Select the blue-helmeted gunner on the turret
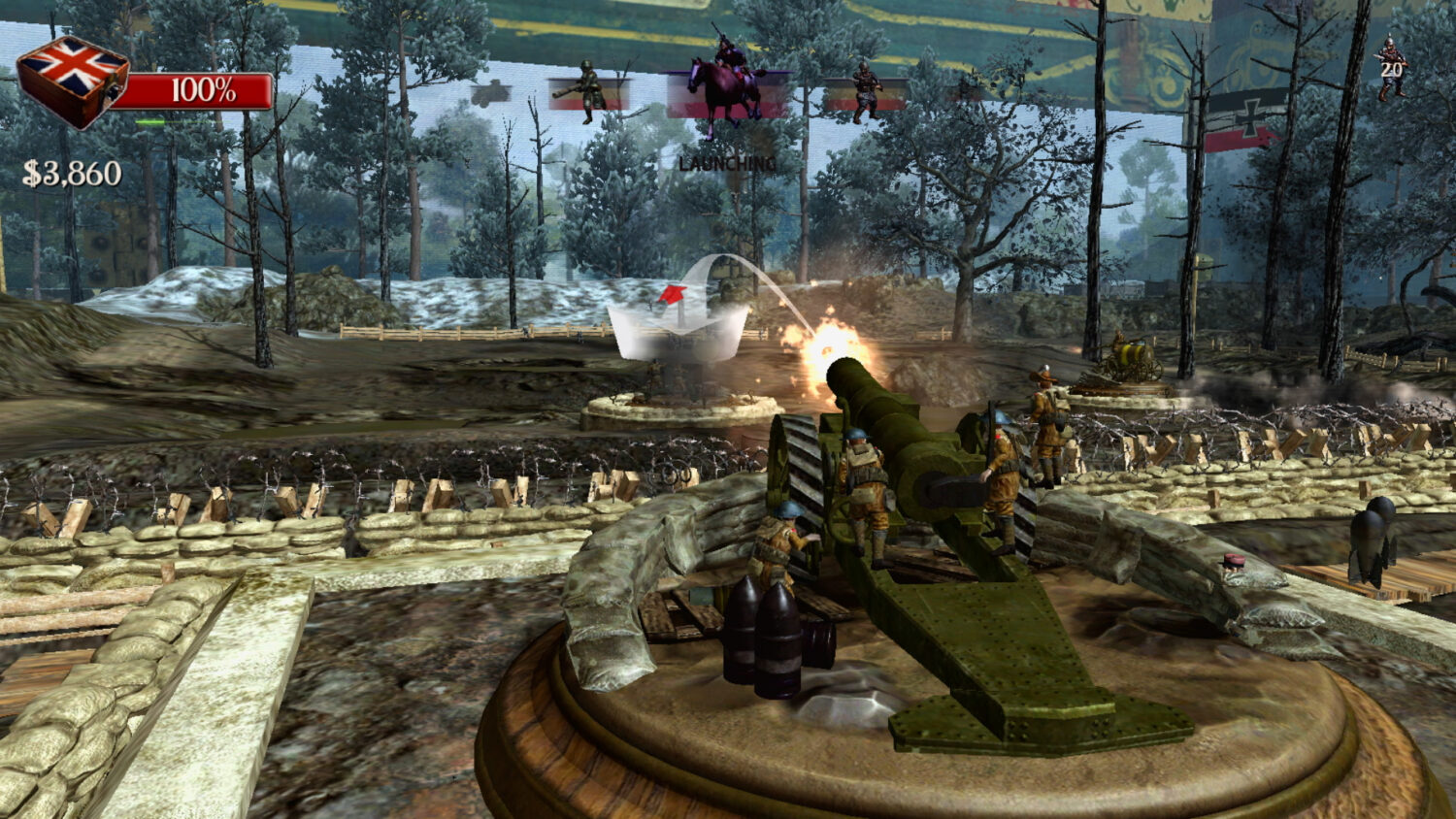Image resolution: width=1456 pixels, height=819 pixels. pos(864,485)
